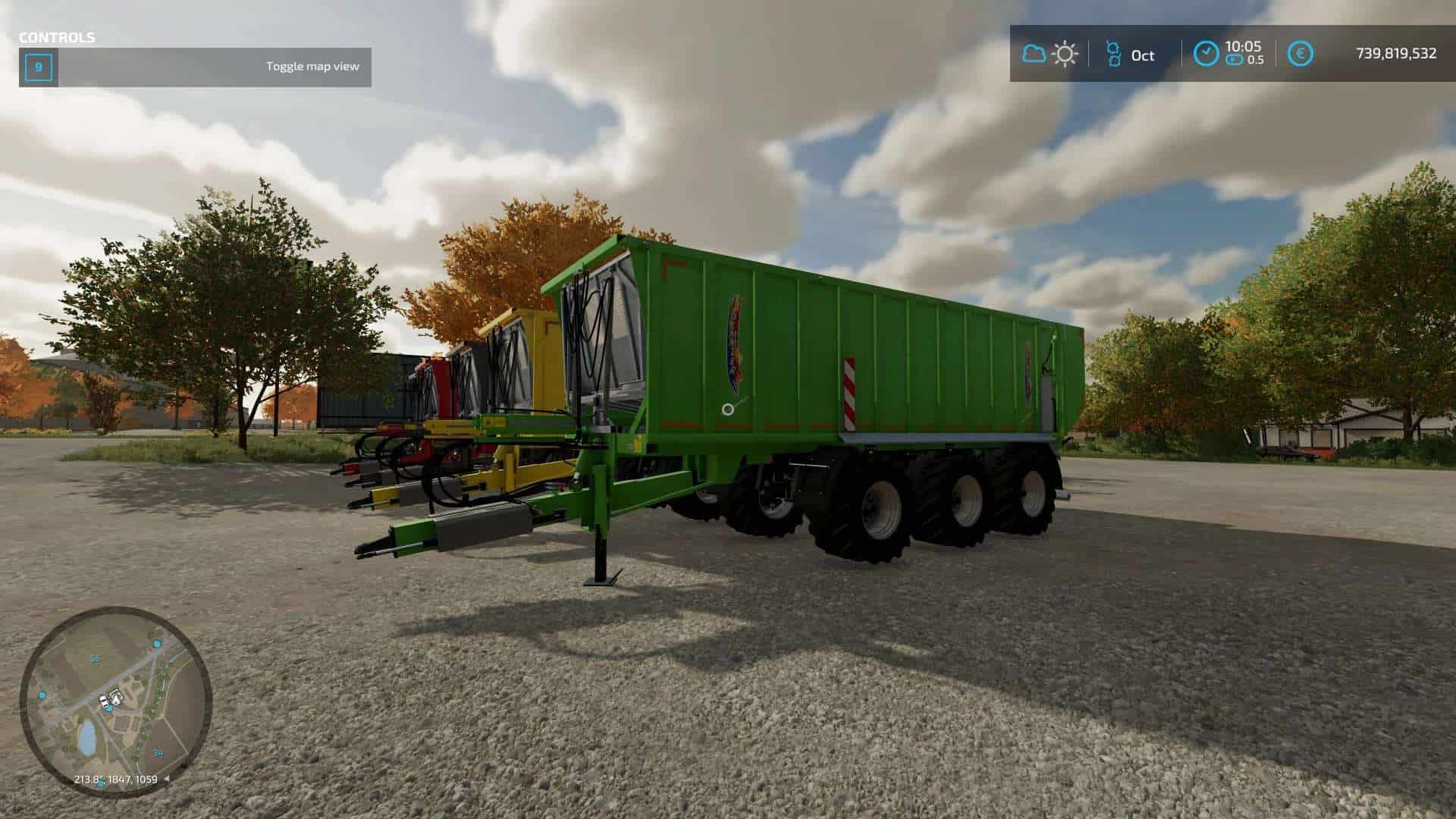Click the euro money icon

point(1301,54)
